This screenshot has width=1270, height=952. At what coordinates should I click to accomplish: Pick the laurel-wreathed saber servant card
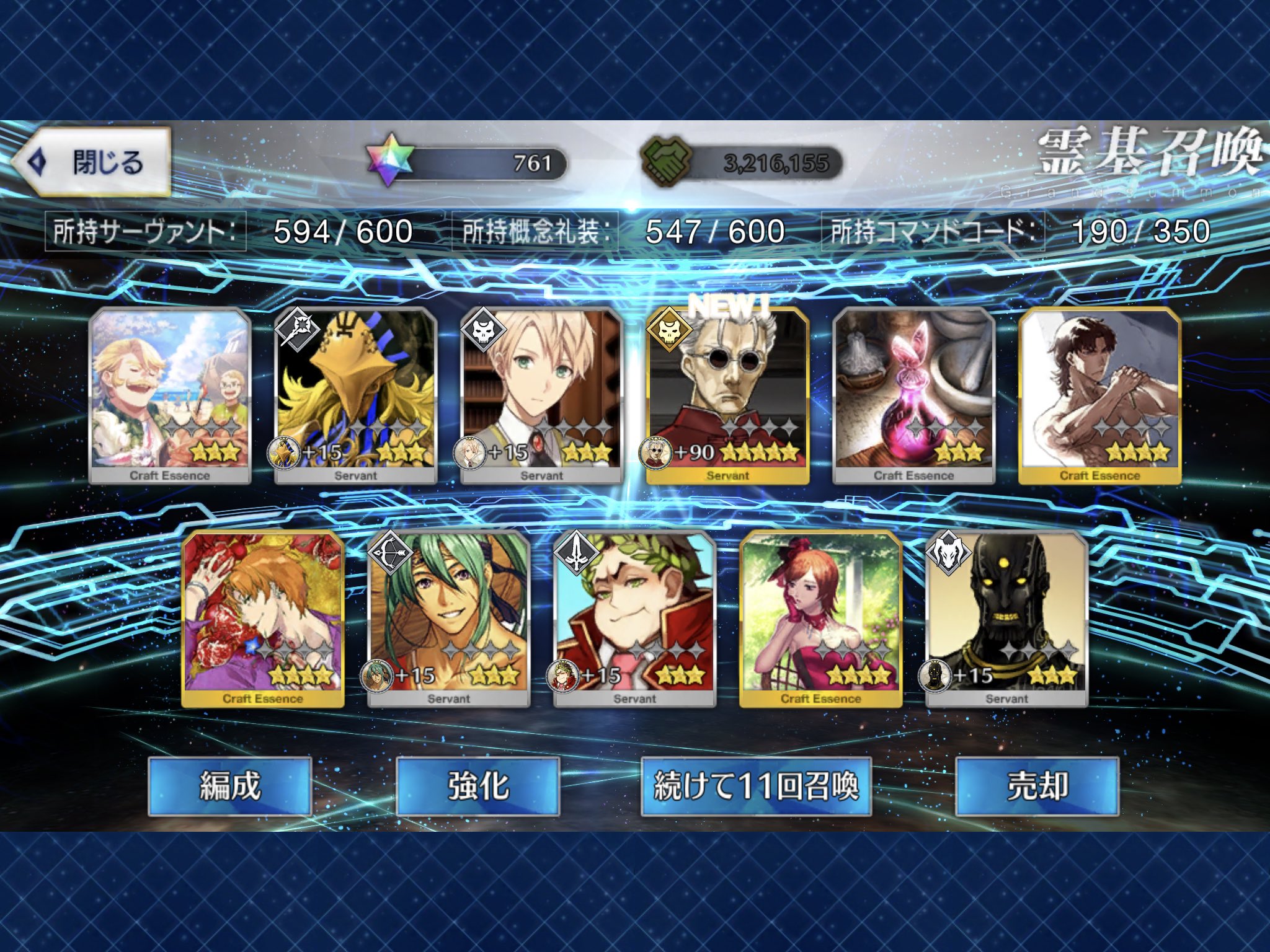point(634,618)
